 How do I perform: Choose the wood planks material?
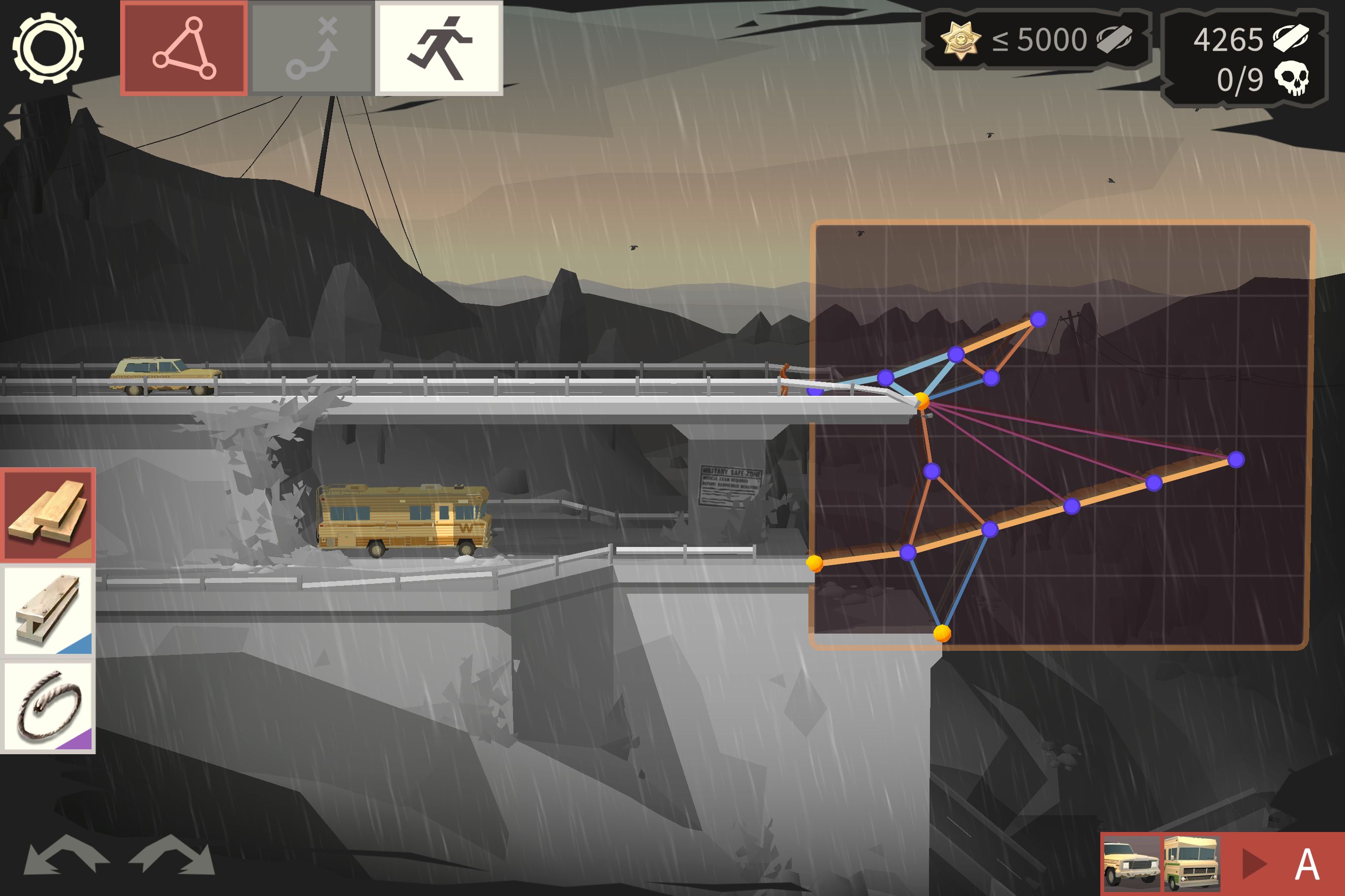49,514
